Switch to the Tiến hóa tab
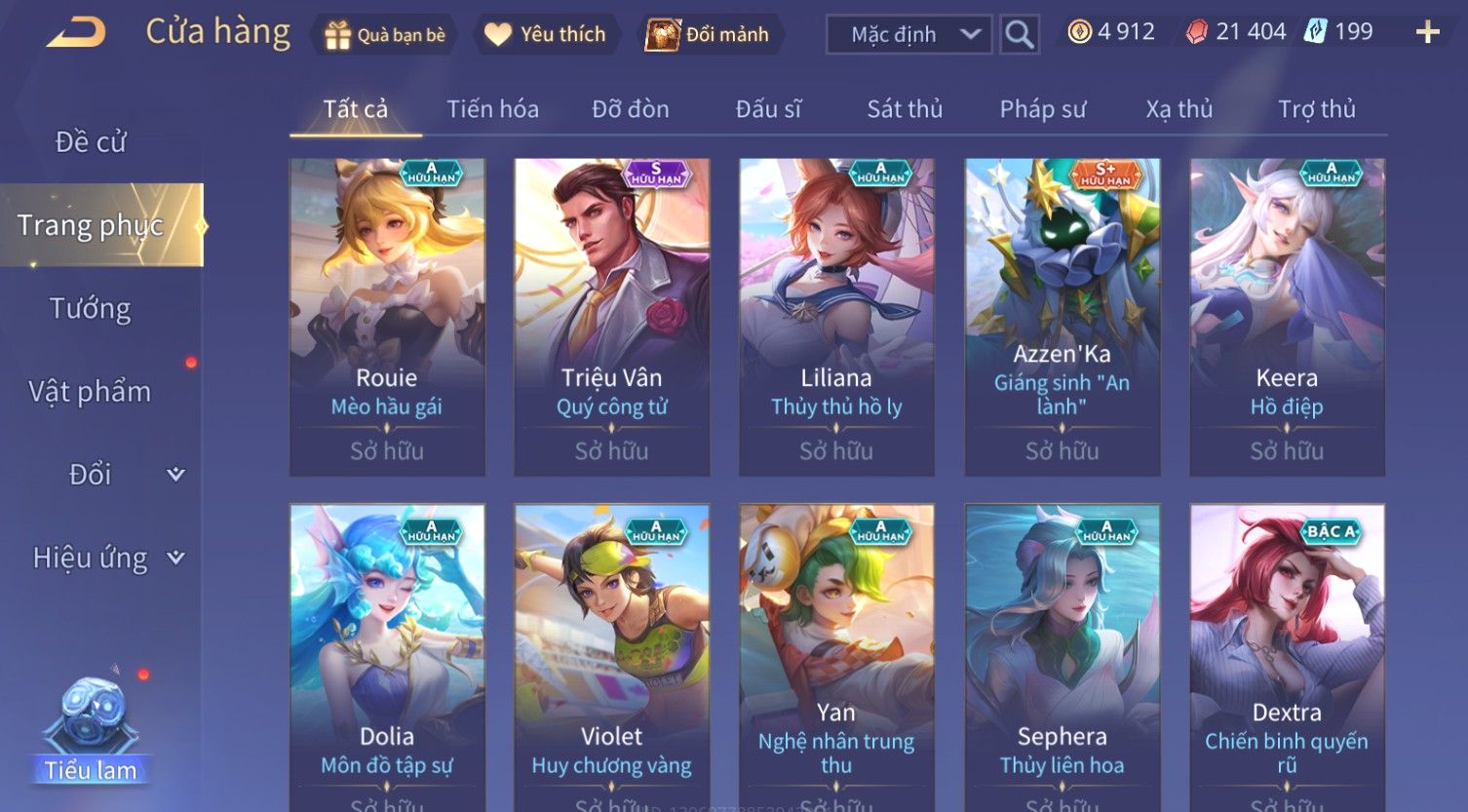The height and width of the screenshot is (812, 1468). click(x=492, y=109)
